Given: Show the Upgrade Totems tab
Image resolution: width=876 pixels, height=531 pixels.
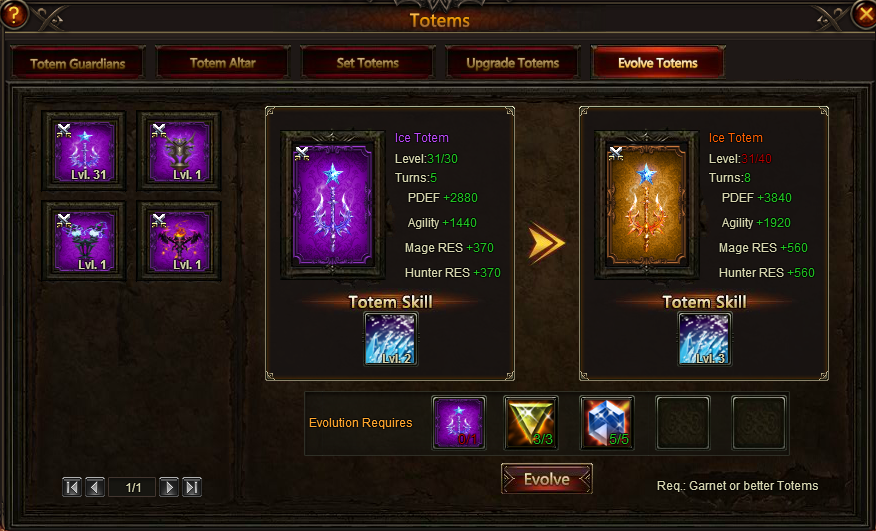Looking at the screenshot, I should click(512, 63).
